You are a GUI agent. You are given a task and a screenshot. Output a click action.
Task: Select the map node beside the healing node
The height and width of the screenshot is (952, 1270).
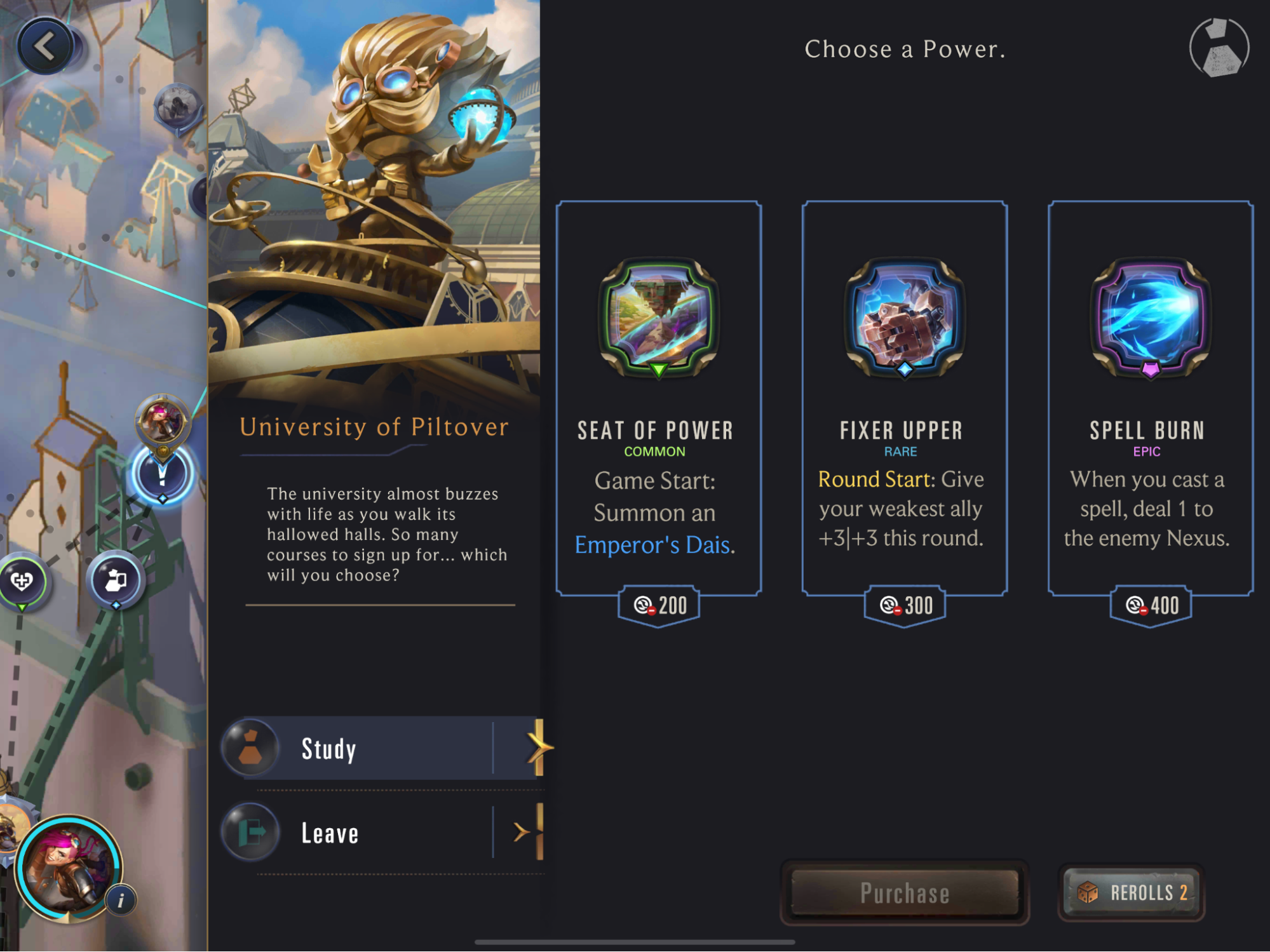(116, 580)
